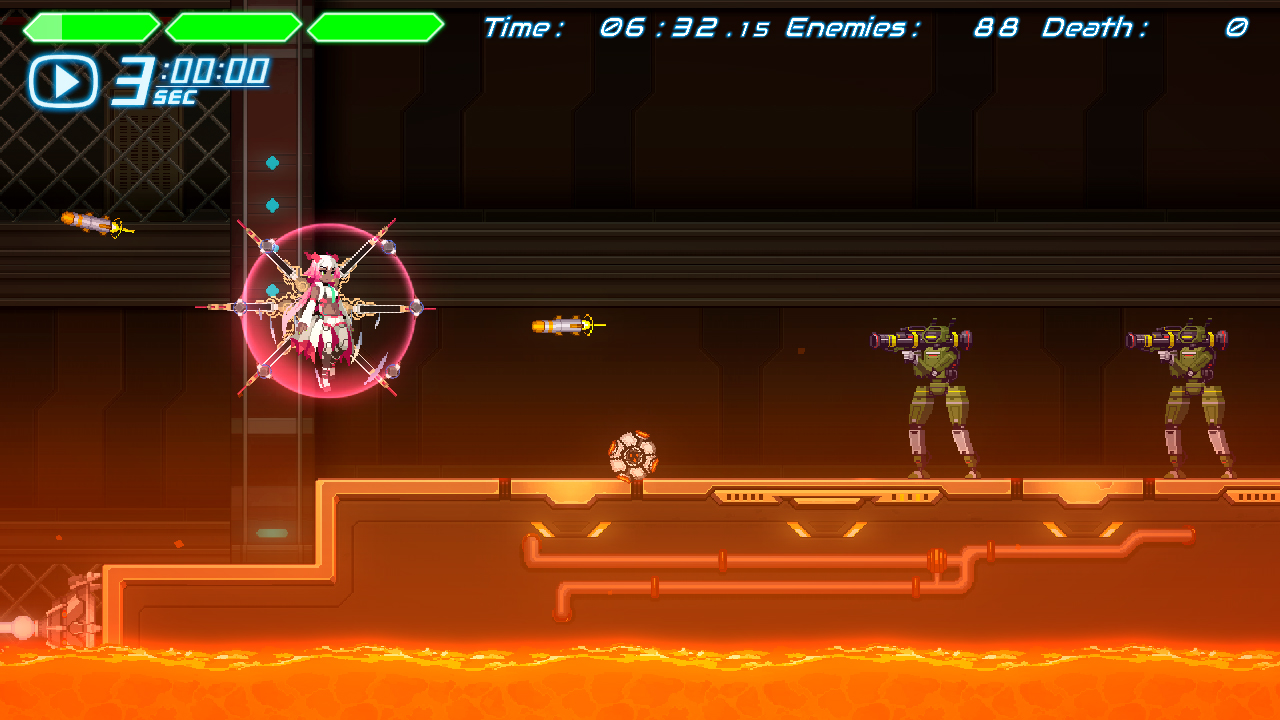The image size is (1280, 720).
Task: Click the missile in mid-air near screen center
Action: (560, 325)
